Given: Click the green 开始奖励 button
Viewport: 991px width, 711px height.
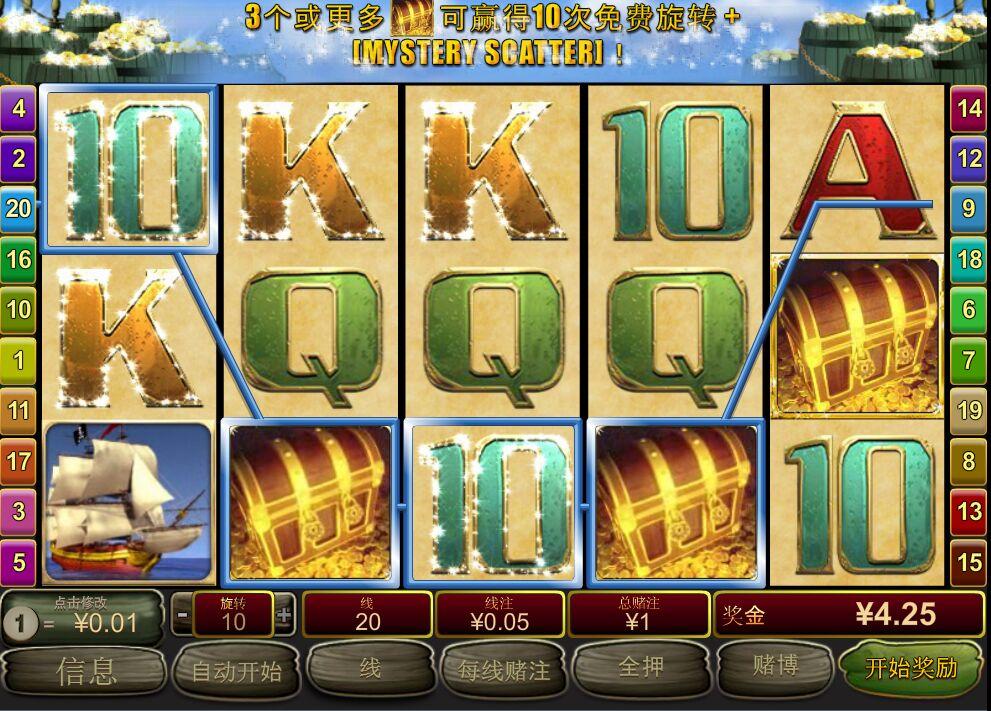Looking at the screenshot, I should pyautogui.click(x=911, y=667).
